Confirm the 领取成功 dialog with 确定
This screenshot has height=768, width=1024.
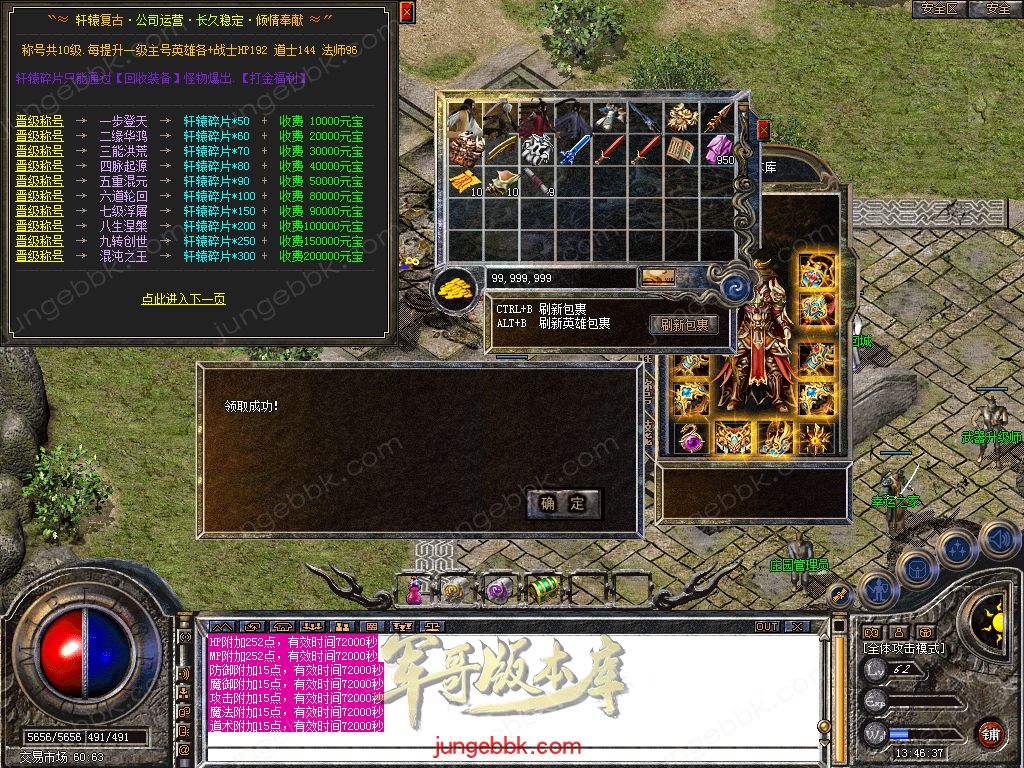tap(564, 504)
